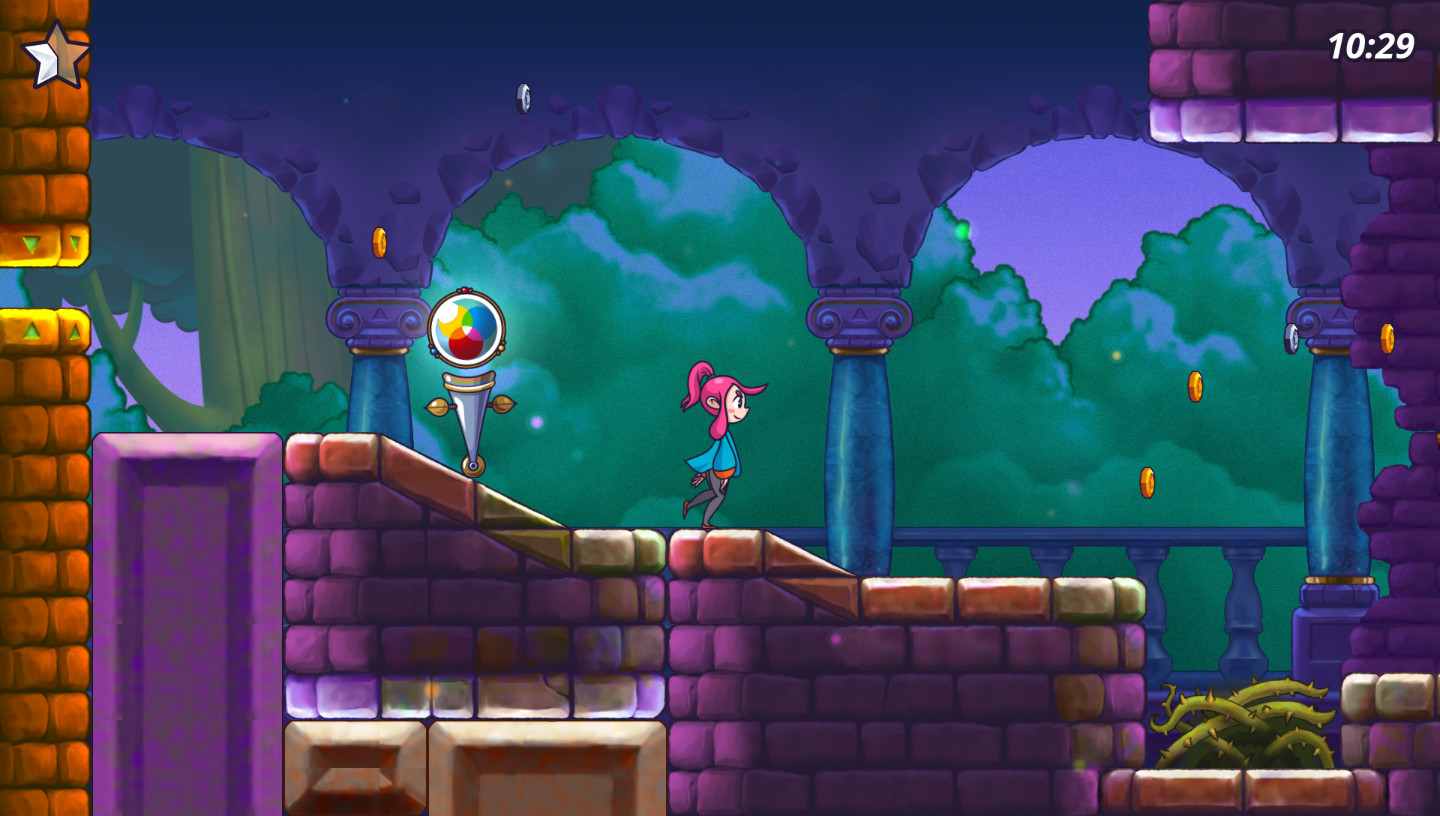Open the left stone block beneath the staircase
The image size is (1440, 816).
pyautogui.click(x=355, y=775)
